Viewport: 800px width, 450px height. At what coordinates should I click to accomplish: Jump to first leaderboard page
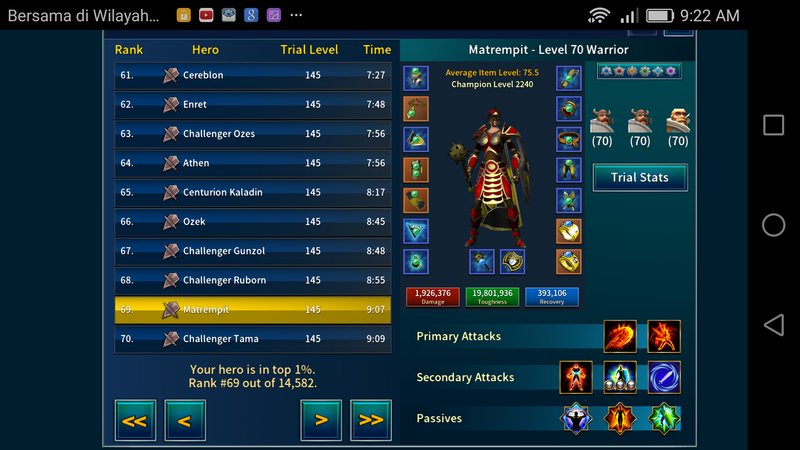pyautogui.click(x=135, y=420)
